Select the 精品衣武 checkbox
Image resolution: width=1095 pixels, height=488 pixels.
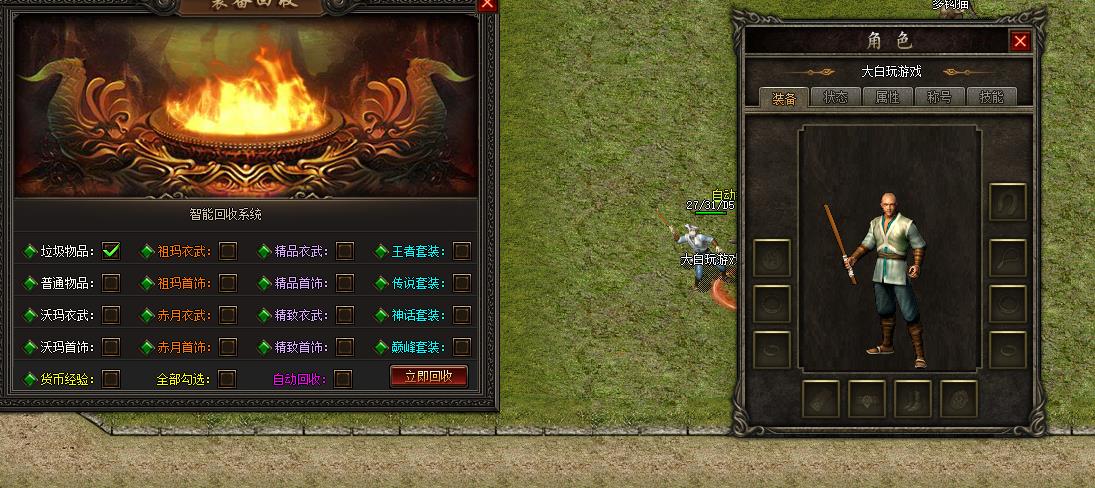[345, 251]
